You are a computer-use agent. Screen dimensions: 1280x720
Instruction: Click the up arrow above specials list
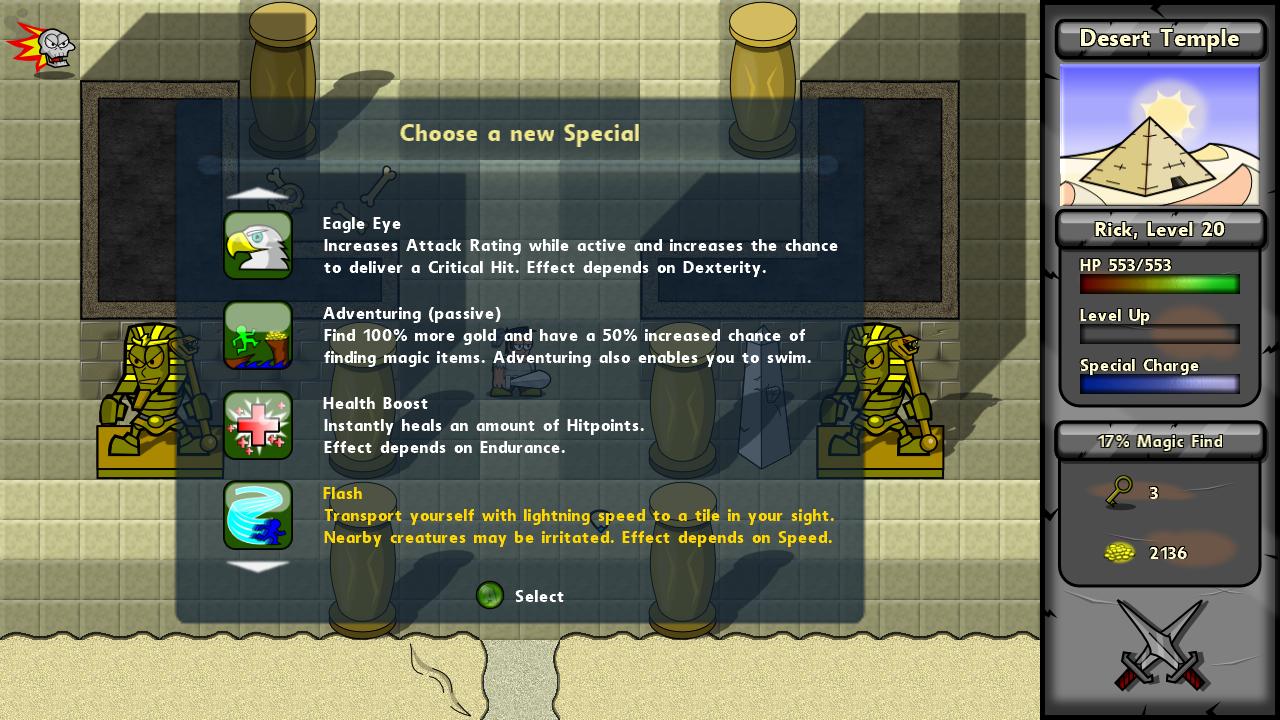(258, 194)
